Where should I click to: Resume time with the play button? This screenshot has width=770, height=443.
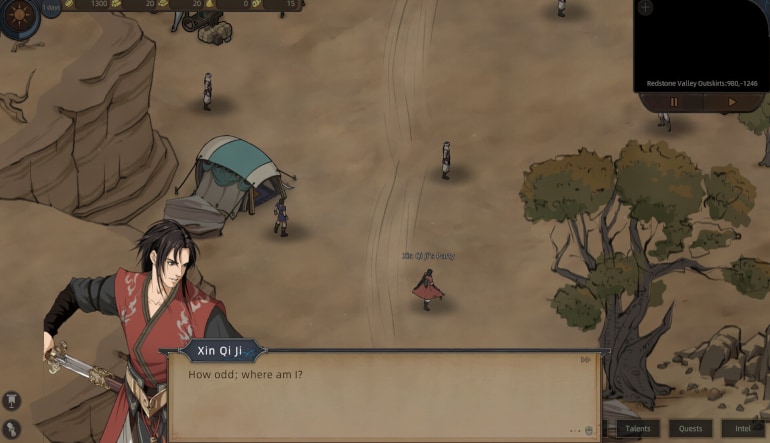[732, 102]
